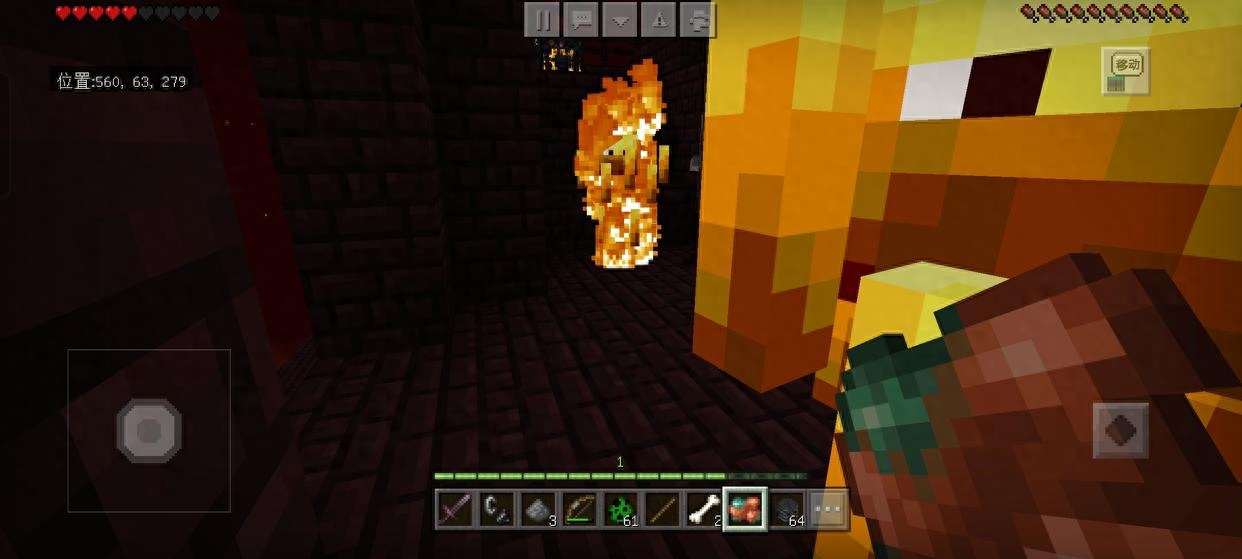Tap the rightmost top bar icon
Image resolution: width=1242 pixels, height=559 pixels.
[x=697, y=18]
